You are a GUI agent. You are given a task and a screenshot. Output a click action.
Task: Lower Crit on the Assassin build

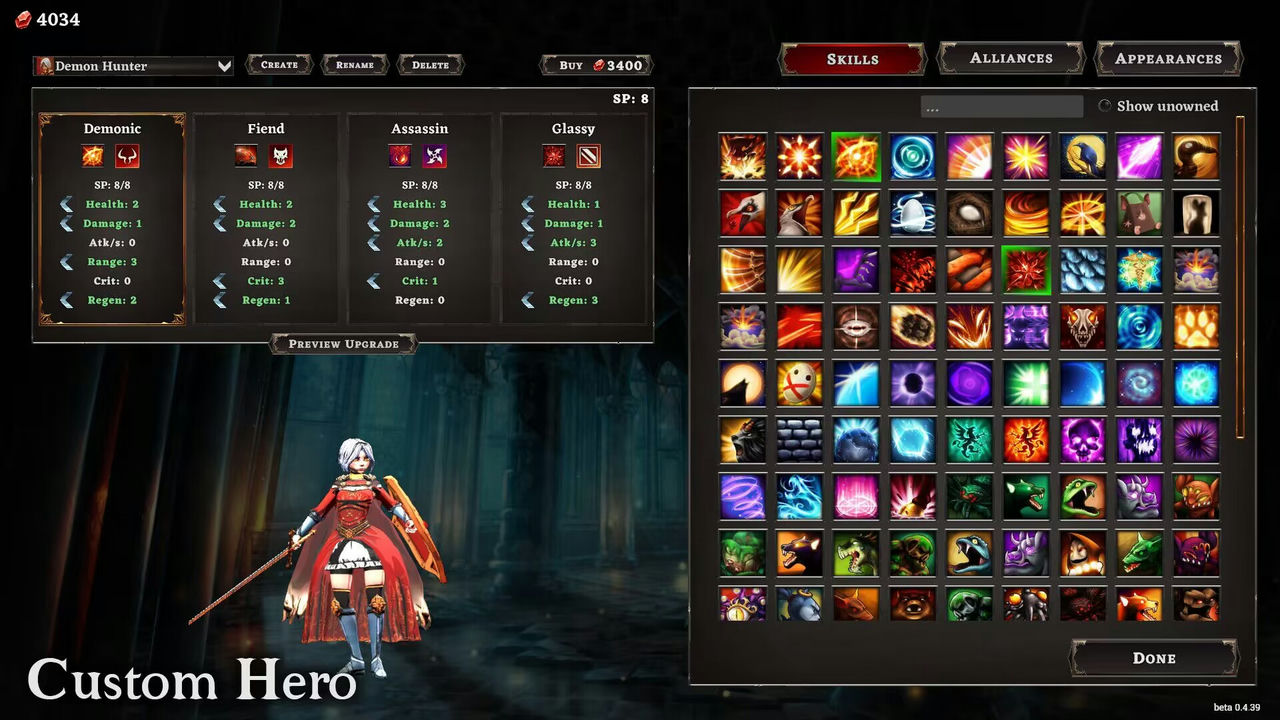coord(374,281)
